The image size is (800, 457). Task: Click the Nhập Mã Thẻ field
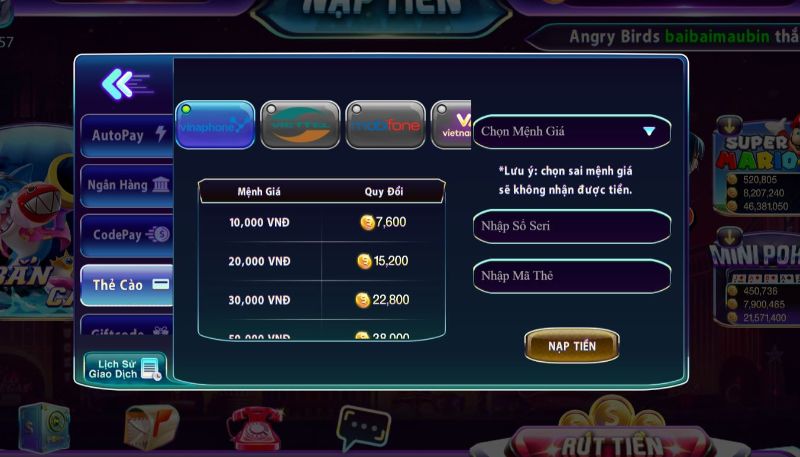tap(570, 276)
